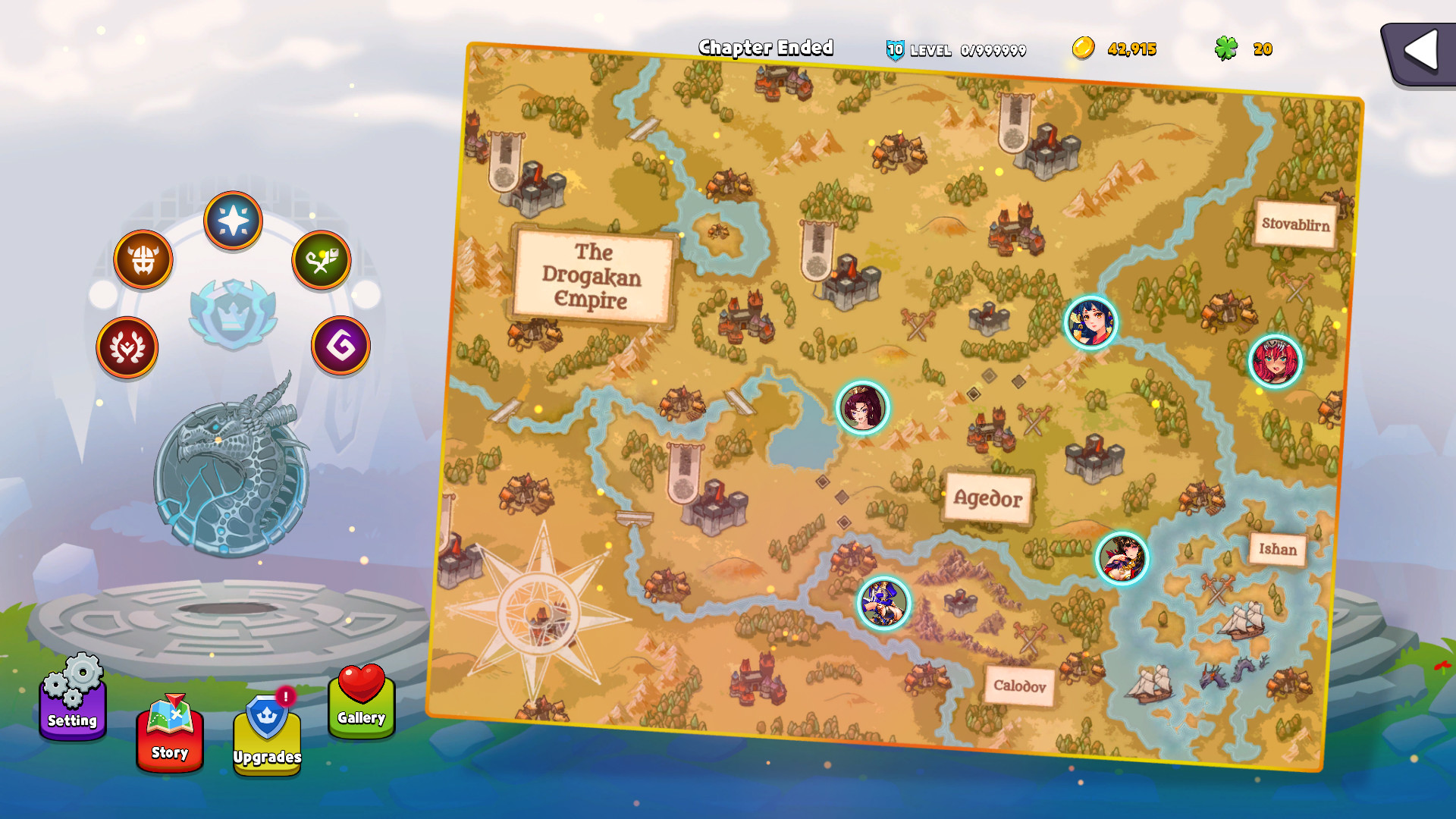Screen dimensions: 1456x819
Task: Click the Agedor location sign
Action: [x=987, y=497]
